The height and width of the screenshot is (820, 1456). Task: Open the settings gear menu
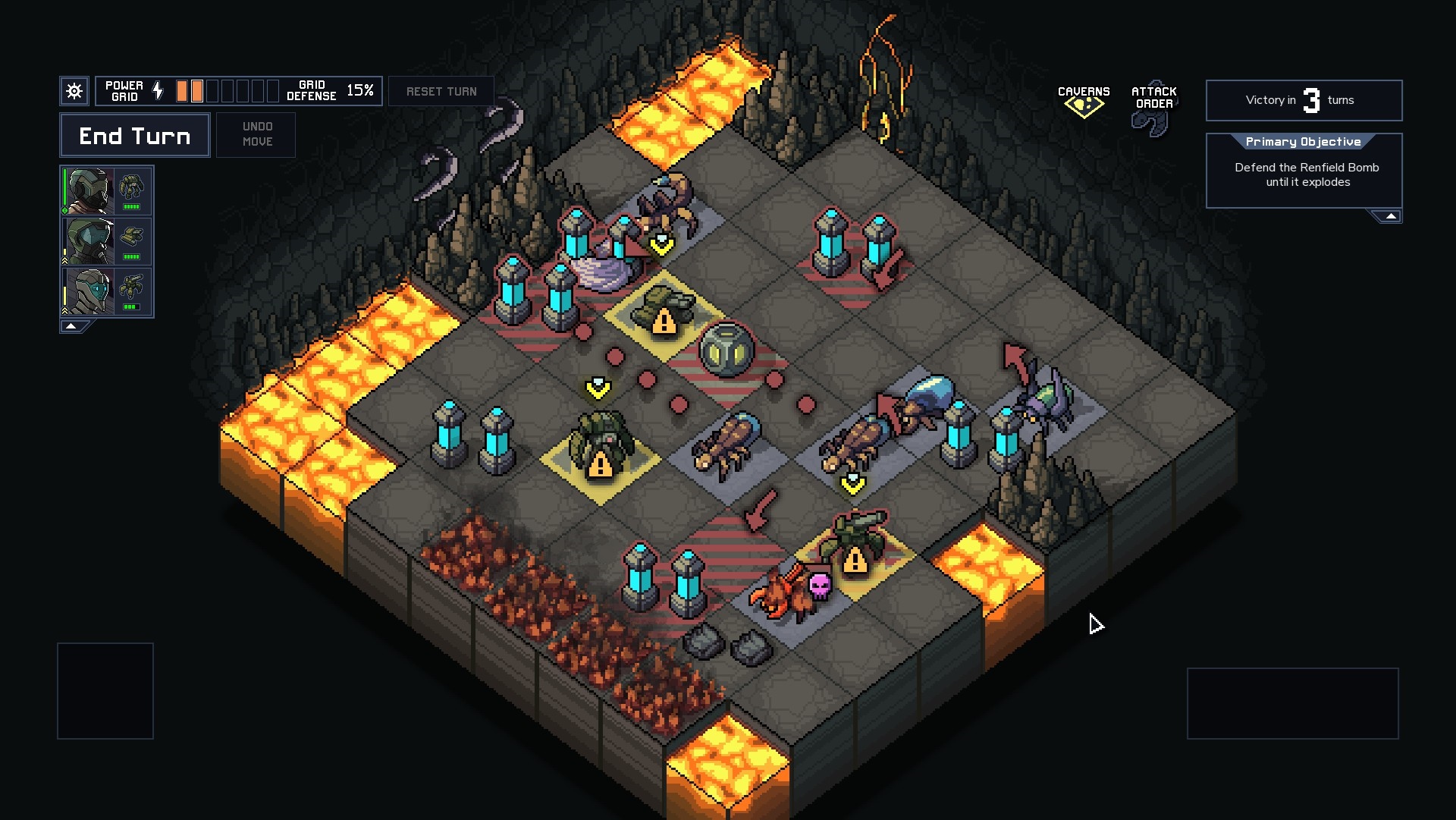click(x=74, y=92)
